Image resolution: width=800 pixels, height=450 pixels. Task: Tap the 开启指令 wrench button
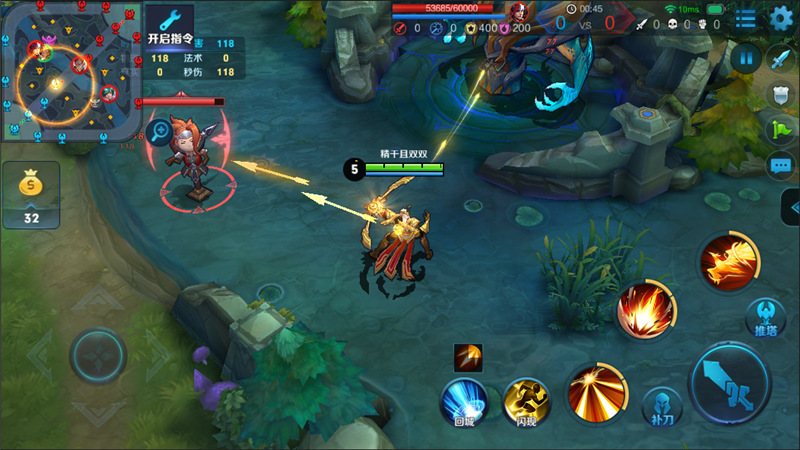(170, 24)
